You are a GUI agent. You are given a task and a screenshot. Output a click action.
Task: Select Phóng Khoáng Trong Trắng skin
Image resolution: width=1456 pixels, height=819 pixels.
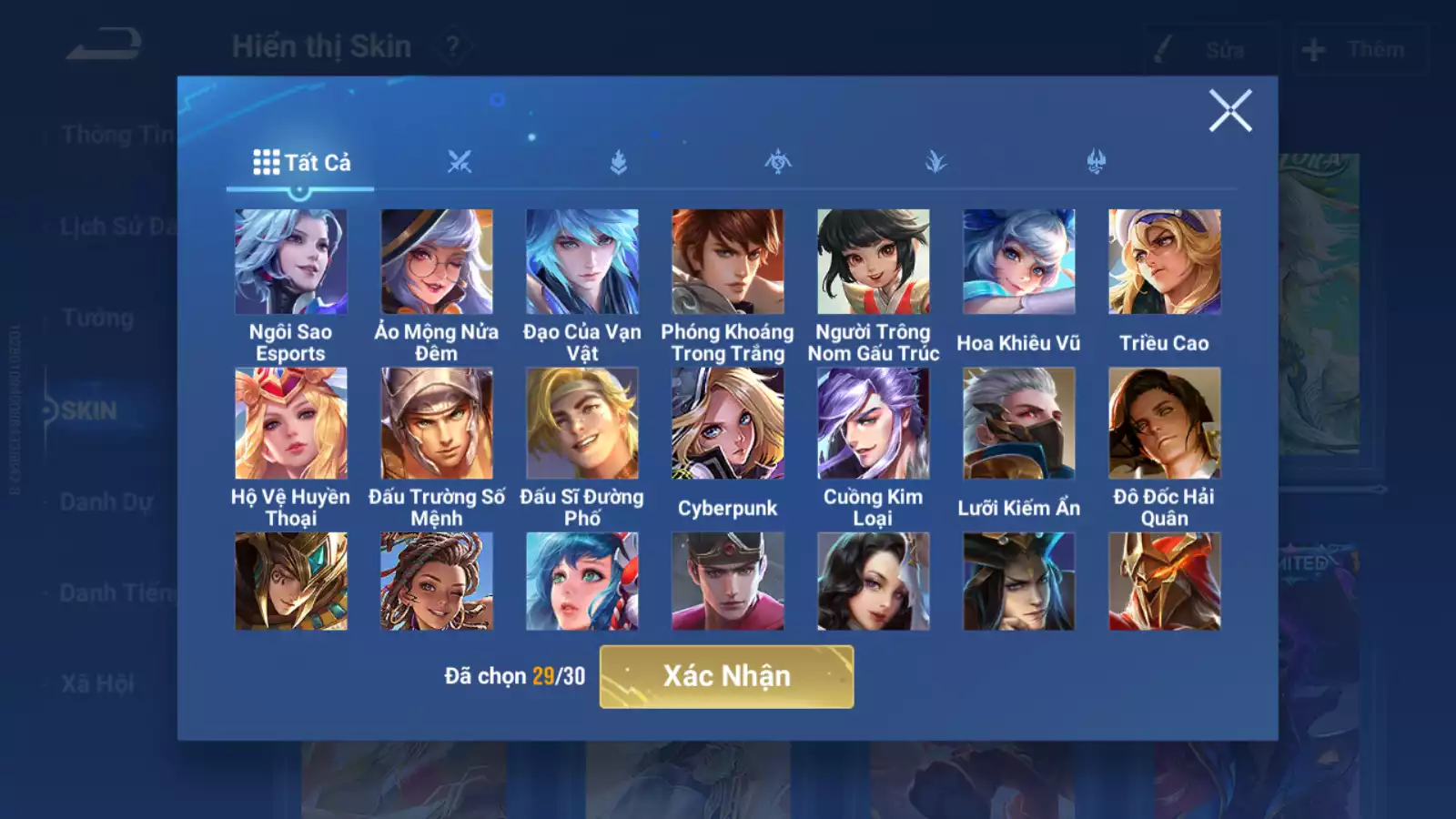(728, 262)
